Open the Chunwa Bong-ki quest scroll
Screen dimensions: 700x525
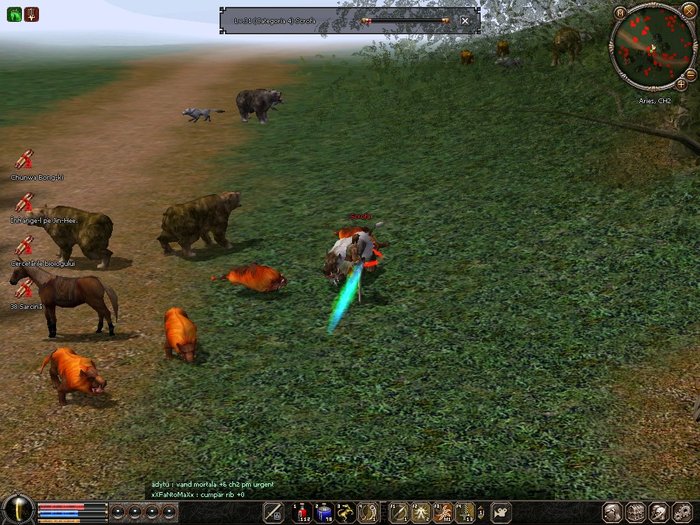pyautogui.click(x=24, y=160)
